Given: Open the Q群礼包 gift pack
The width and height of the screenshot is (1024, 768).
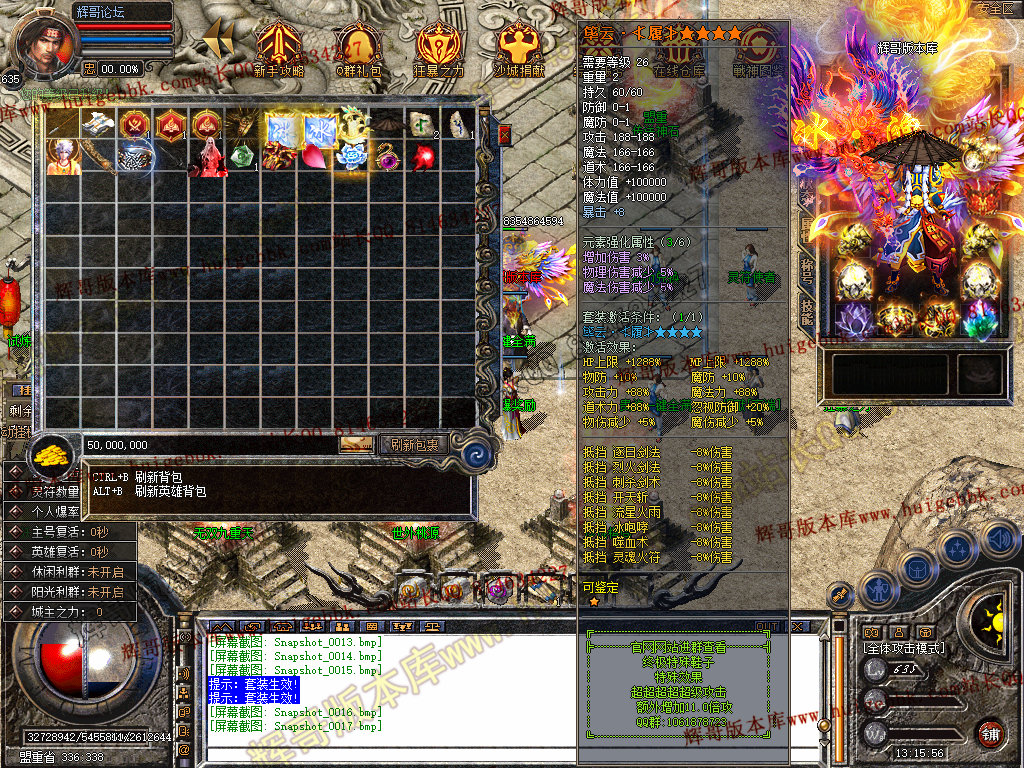Looking at the screenshot, I should point(358,48).
